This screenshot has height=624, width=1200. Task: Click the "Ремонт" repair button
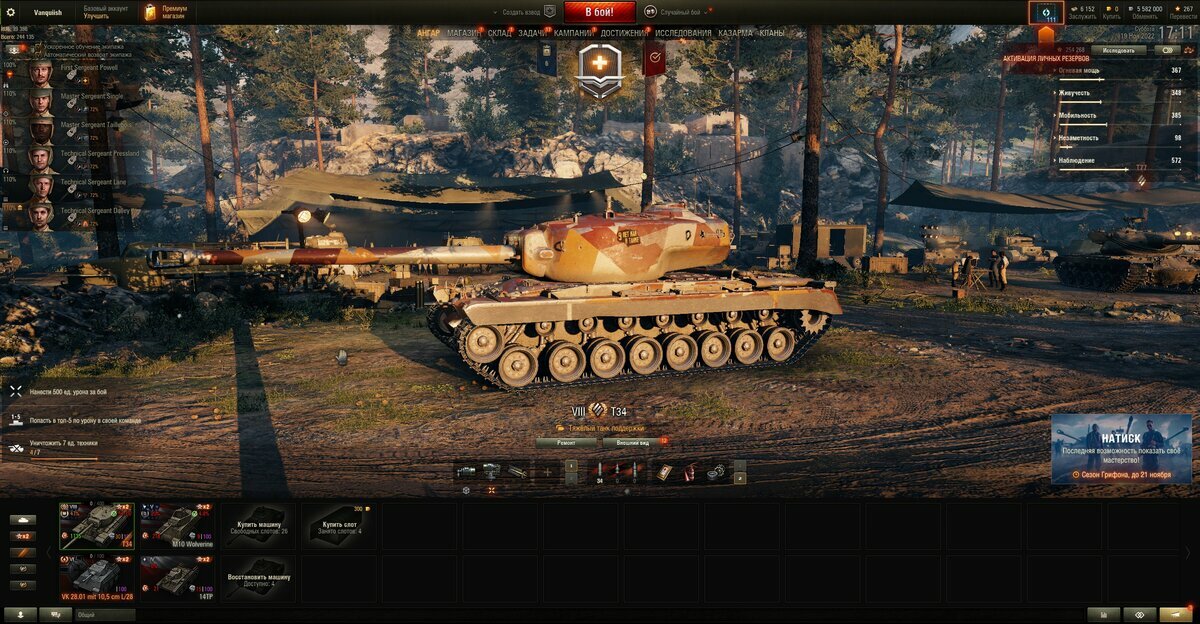(566, 441)
